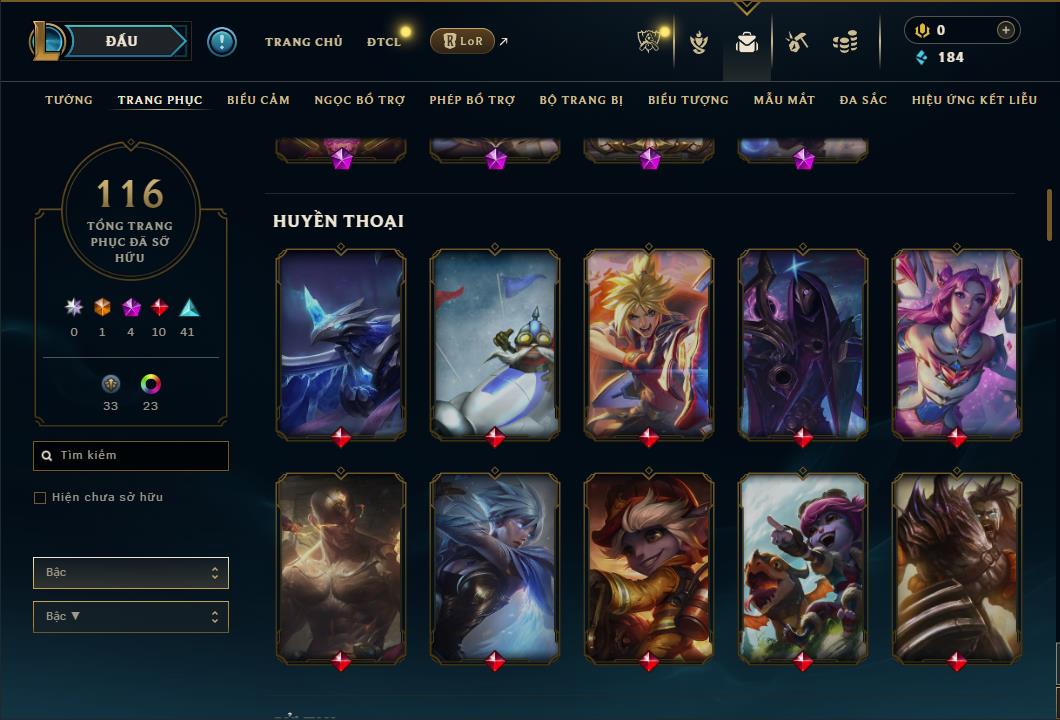Open the BIỂU TƯỢNG tab
The height and width of the screenshot is (720, 1060).
[x=688, y=100]
